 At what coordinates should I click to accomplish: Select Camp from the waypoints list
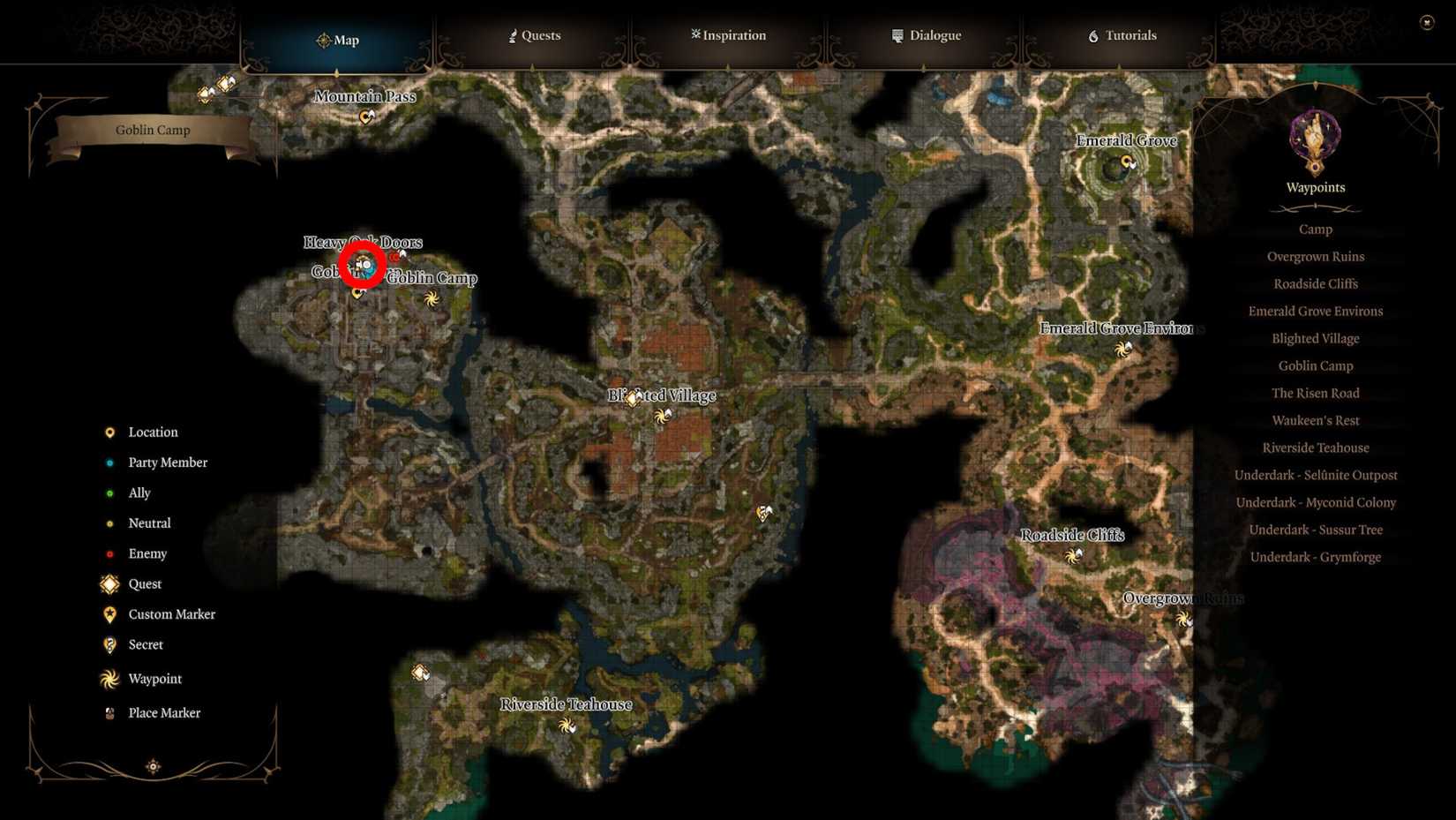(x=1315, y=229)
